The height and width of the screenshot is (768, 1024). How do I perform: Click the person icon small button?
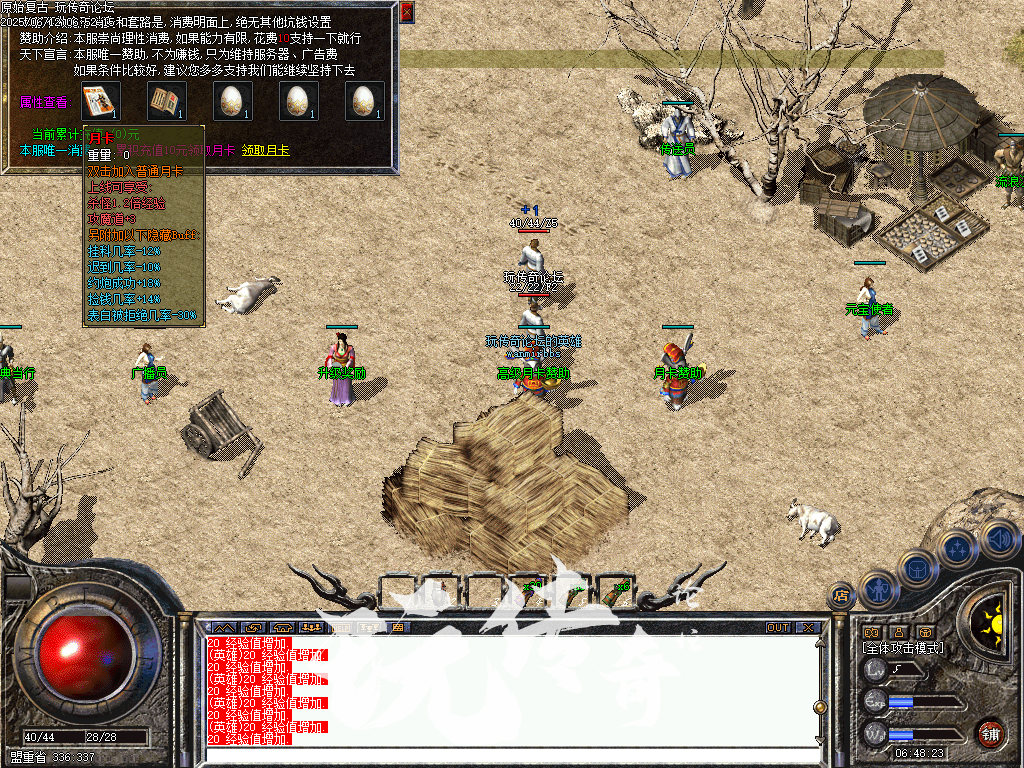pyautogui.click(x=898, y=632)
